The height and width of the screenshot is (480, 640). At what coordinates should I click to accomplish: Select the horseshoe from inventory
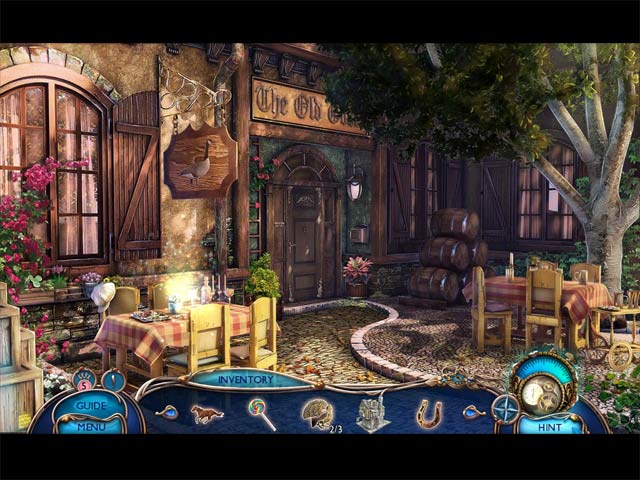(x=430, y=412)
